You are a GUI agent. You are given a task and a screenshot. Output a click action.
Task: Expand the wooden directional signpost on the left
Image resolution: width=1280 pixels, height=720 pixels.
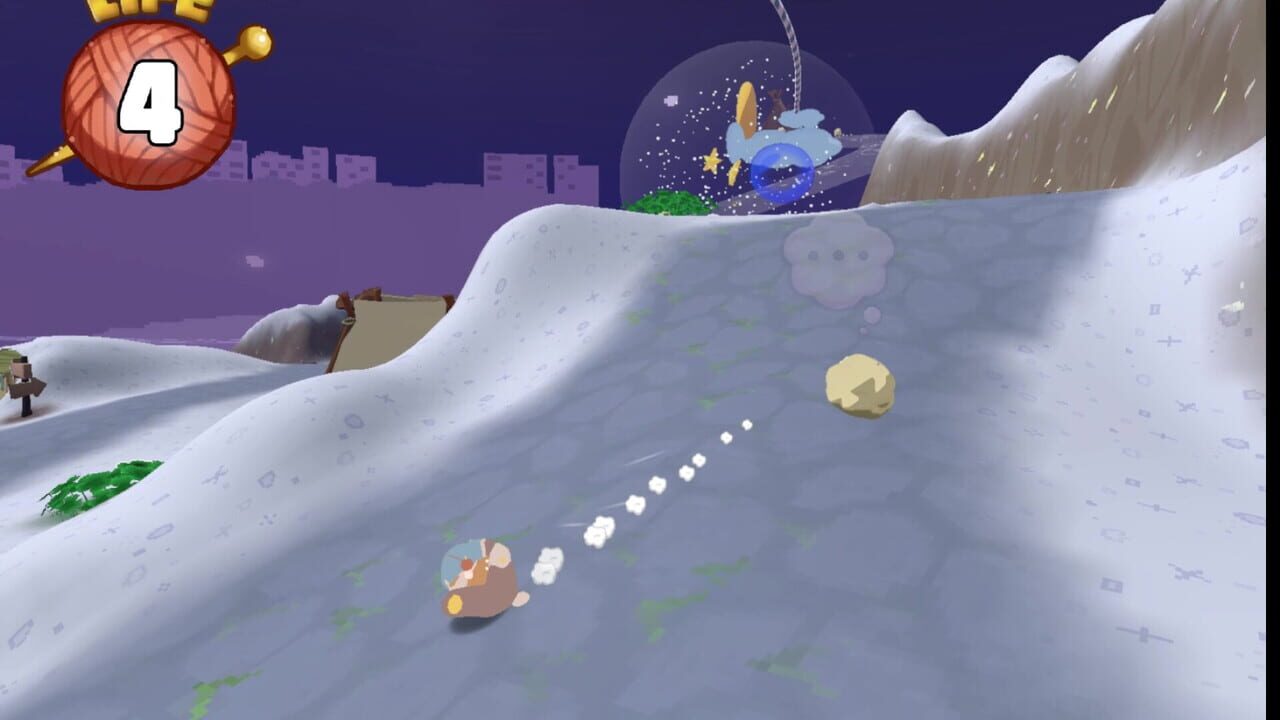pyautogui.click(x=25, y=385)
